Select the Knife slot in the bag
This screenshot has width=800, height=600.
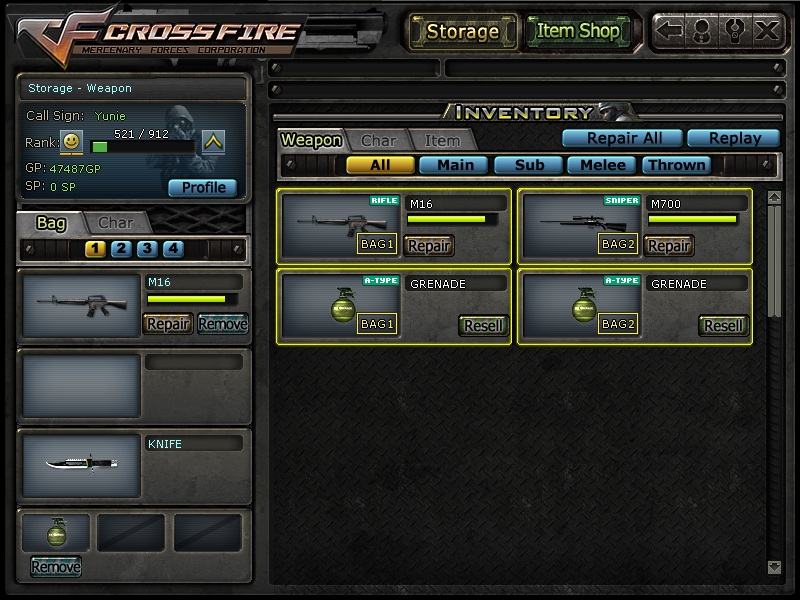82,465
